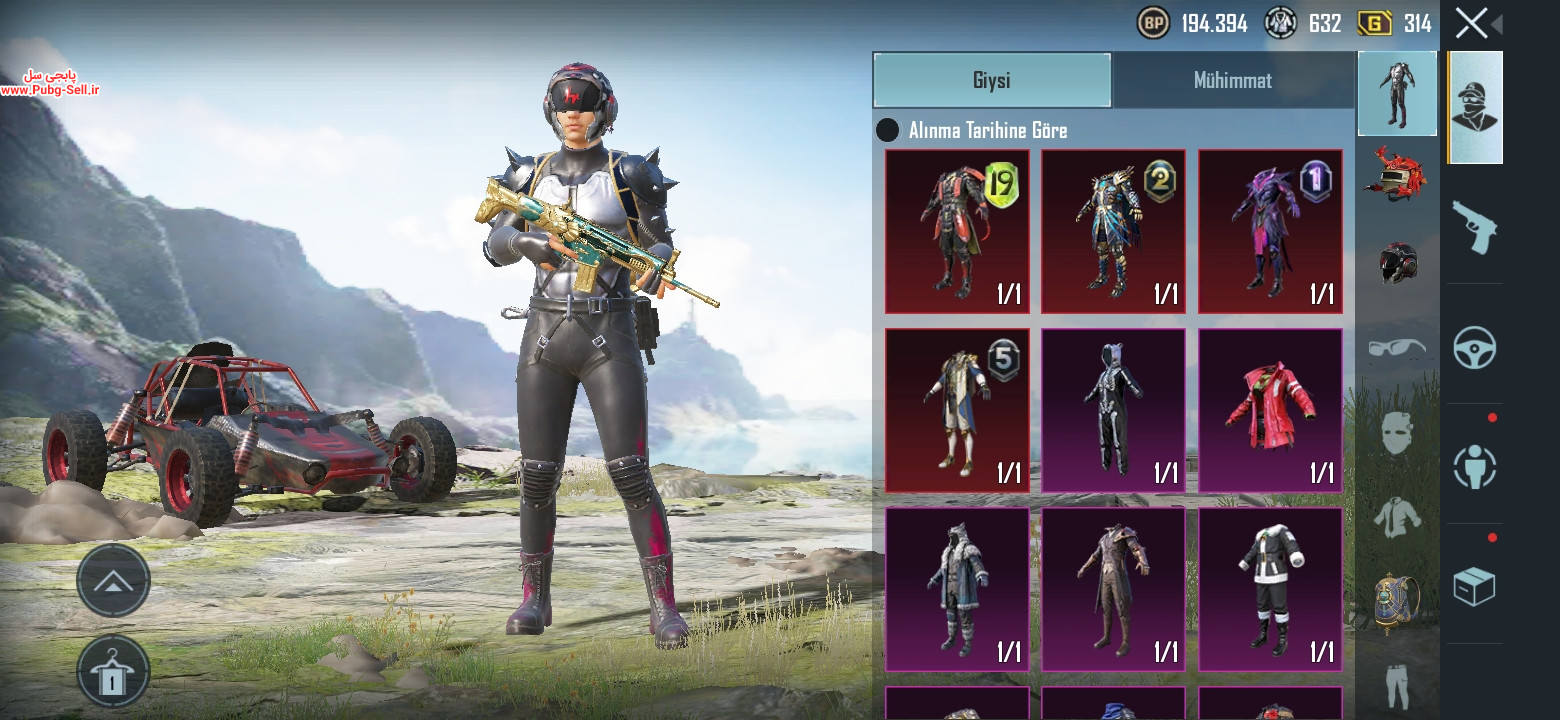Switch to the Giysi tab
Image resolution: width=1560 pixels, height=720 pixels.
click(992, 80)
